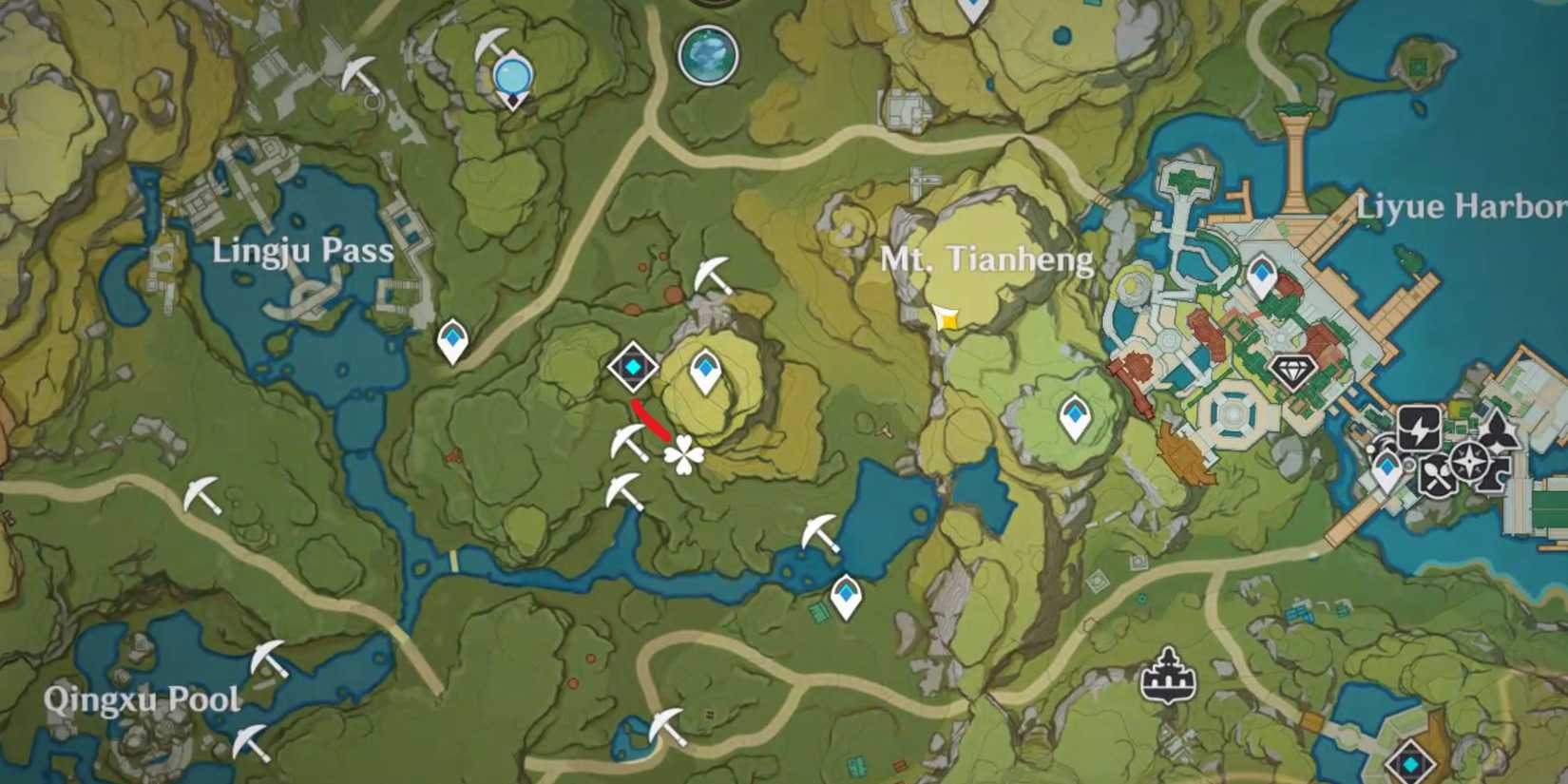Click the Adventurers' Guild compass icon in Liyue Harbor

1470,461
